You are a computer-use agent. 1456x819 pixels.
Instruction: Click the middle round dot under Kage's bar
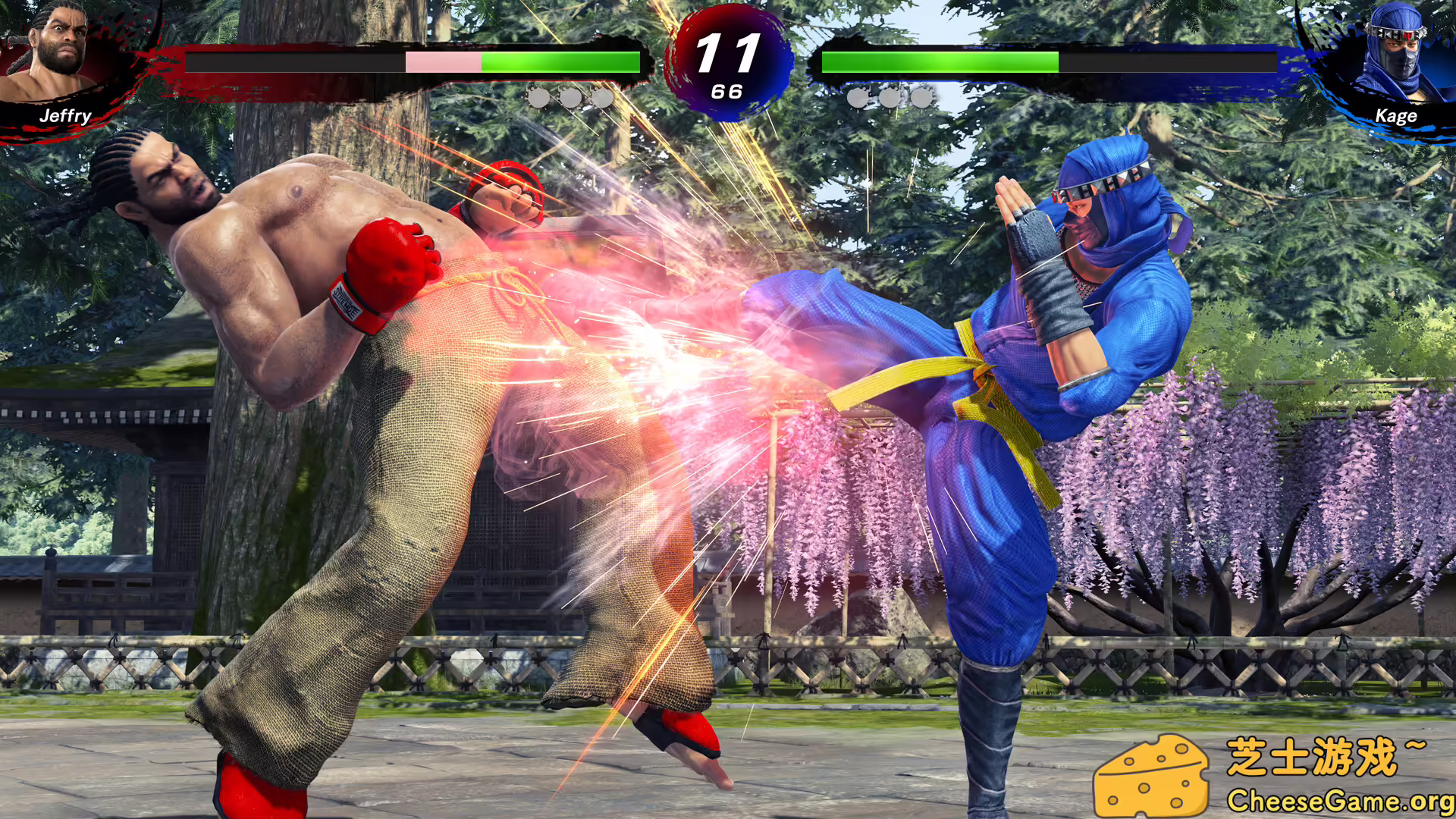pos(890,98)
